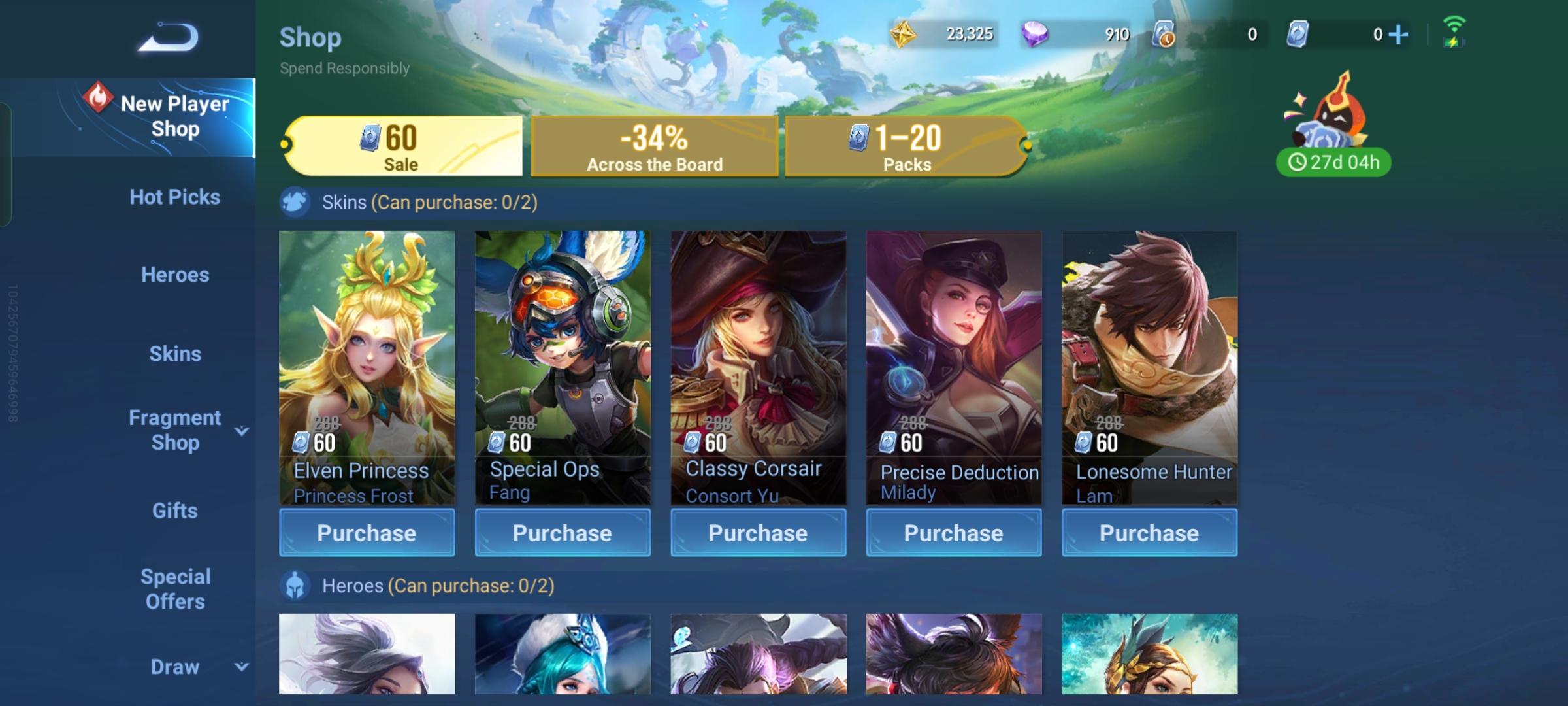This screenshot has width=1568, height=706.
Task: Purchase the Elven Princess skin
Action: 367,532
